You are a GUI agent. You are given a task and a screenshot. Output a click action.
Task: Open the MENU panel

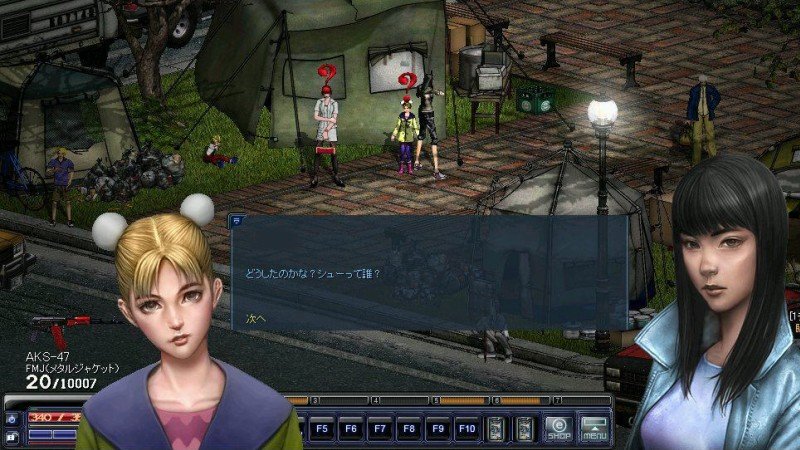point(595,429)
